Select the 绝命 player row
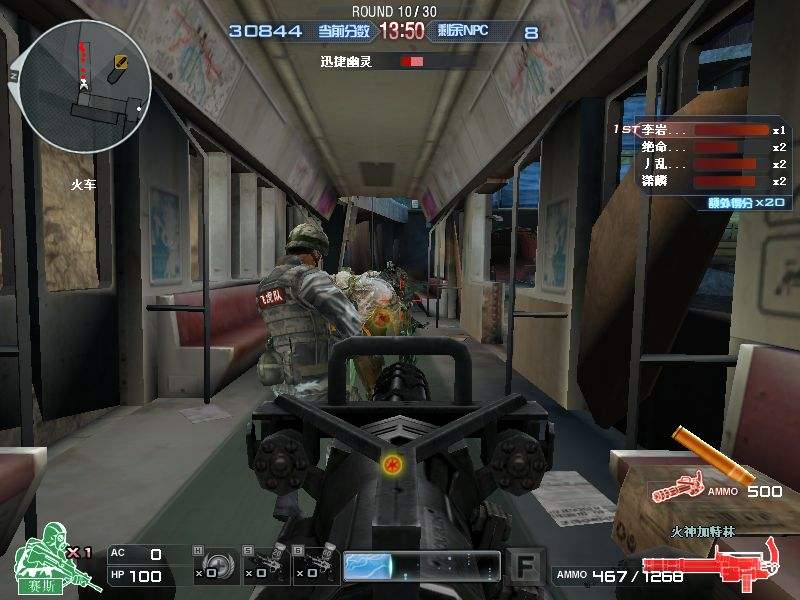The height and width of the screenshot is (600, 800). click(700, 147)
